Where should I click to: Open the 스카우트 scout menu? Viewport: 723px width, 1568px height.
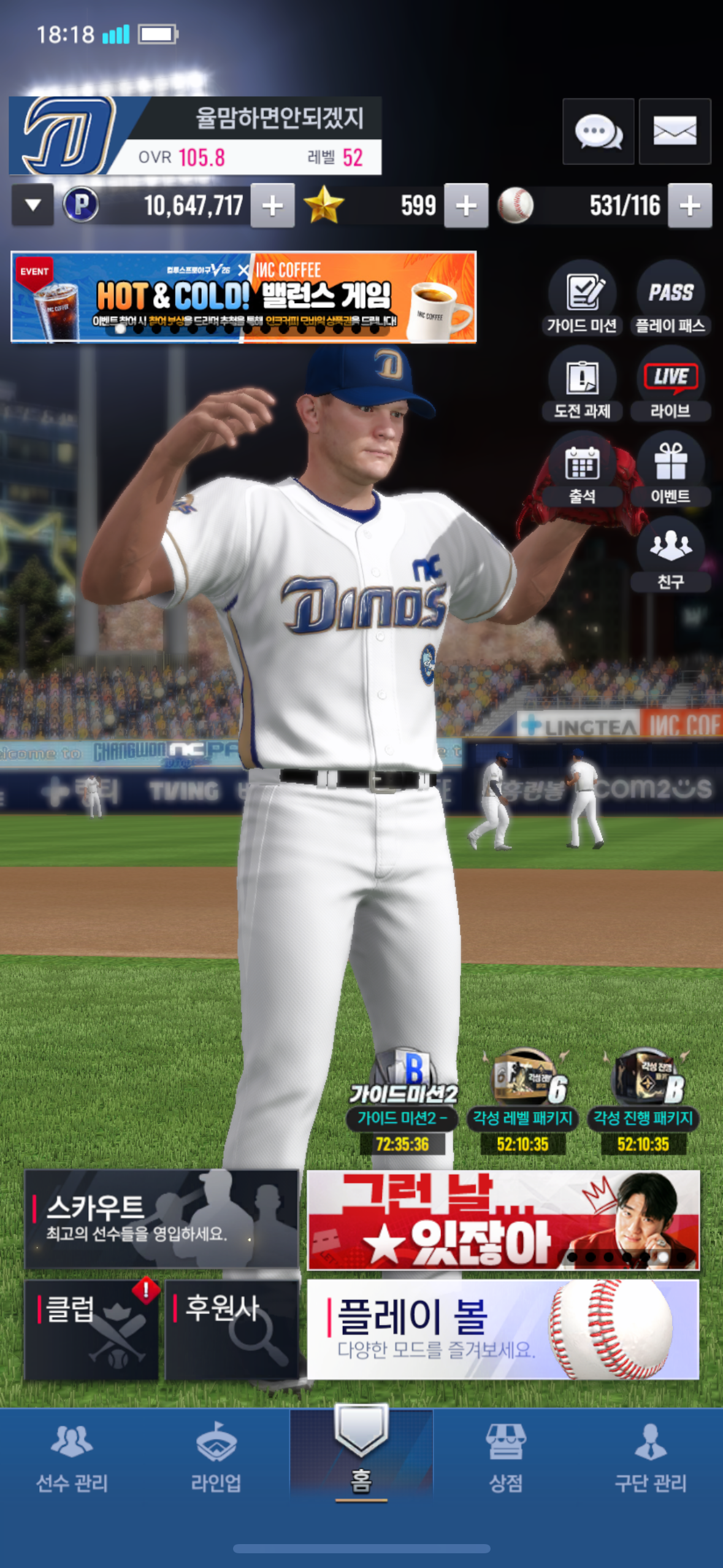[161, 1218]
